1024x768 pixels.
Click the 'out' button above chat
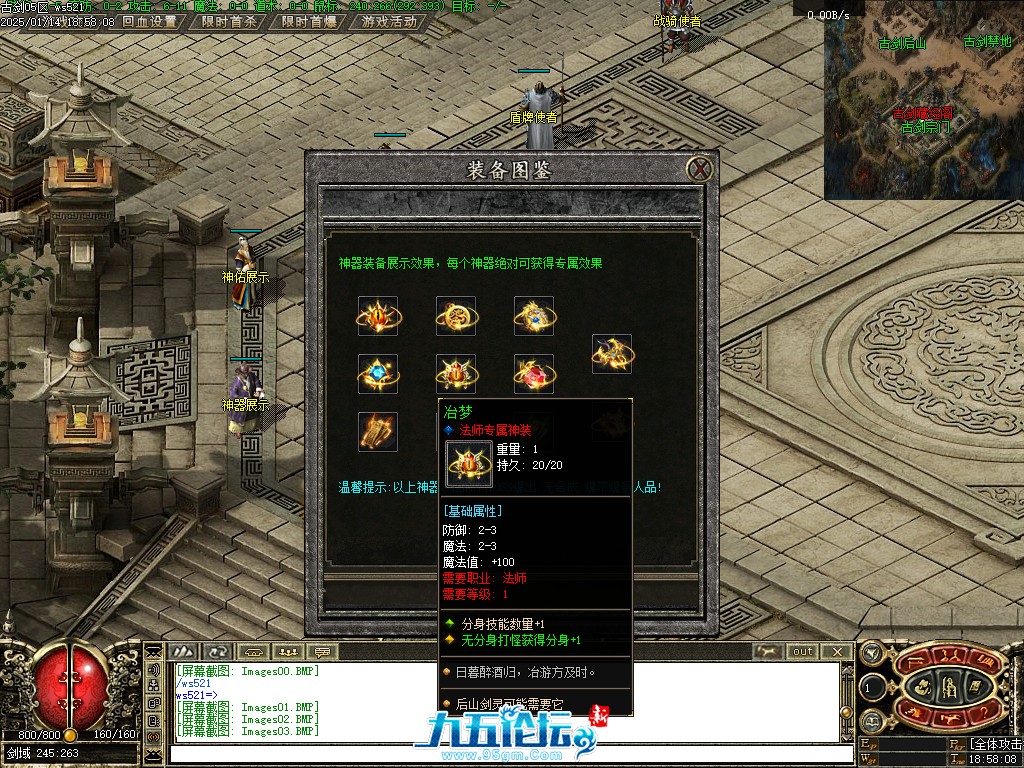pos(803,652)
